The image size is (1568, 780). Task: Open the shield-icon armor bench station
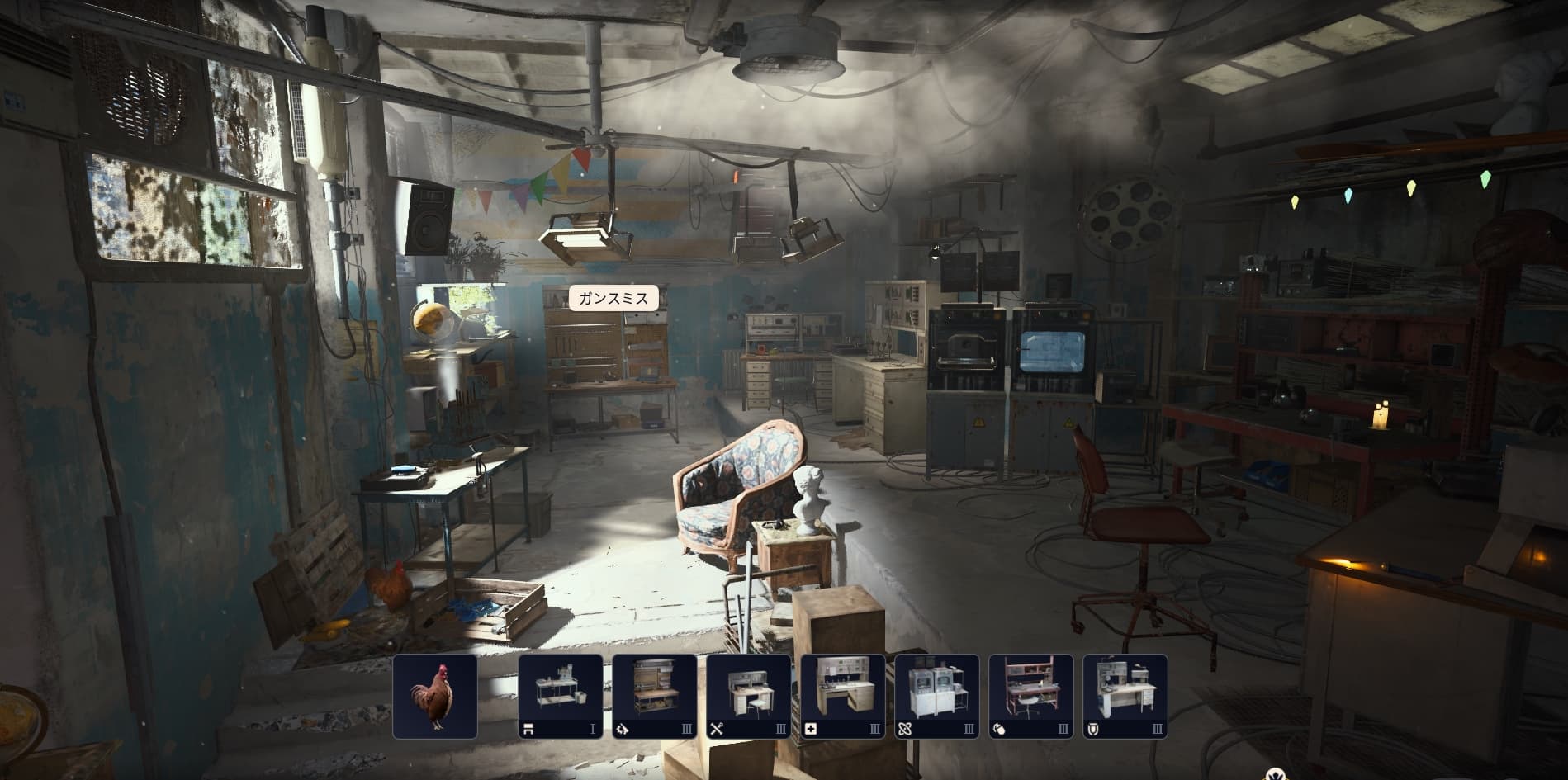pos(1125,696)
